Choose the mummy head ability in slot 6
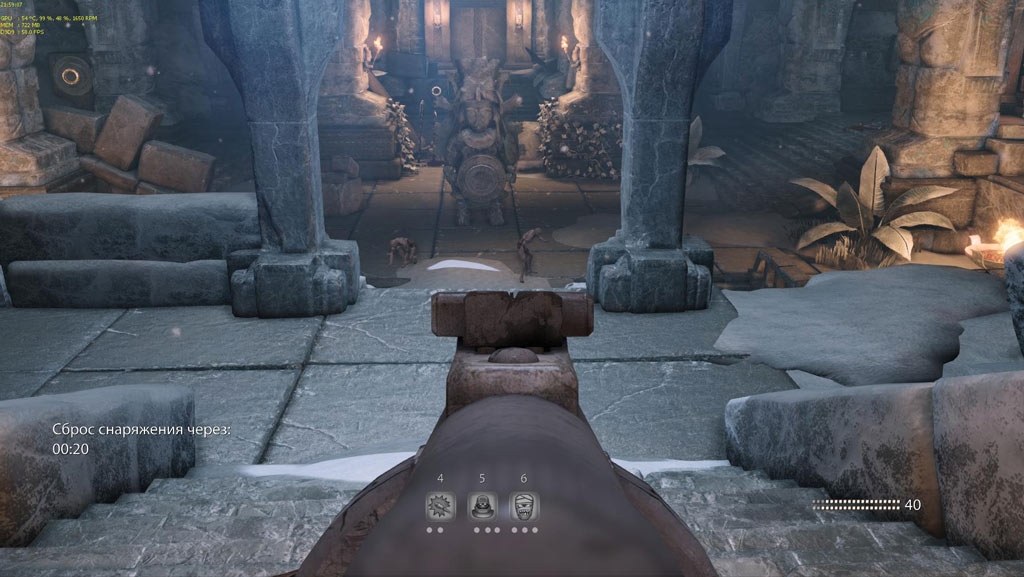Image resolution: width=1024 pixels, height=577 pixels. (525, 506)
